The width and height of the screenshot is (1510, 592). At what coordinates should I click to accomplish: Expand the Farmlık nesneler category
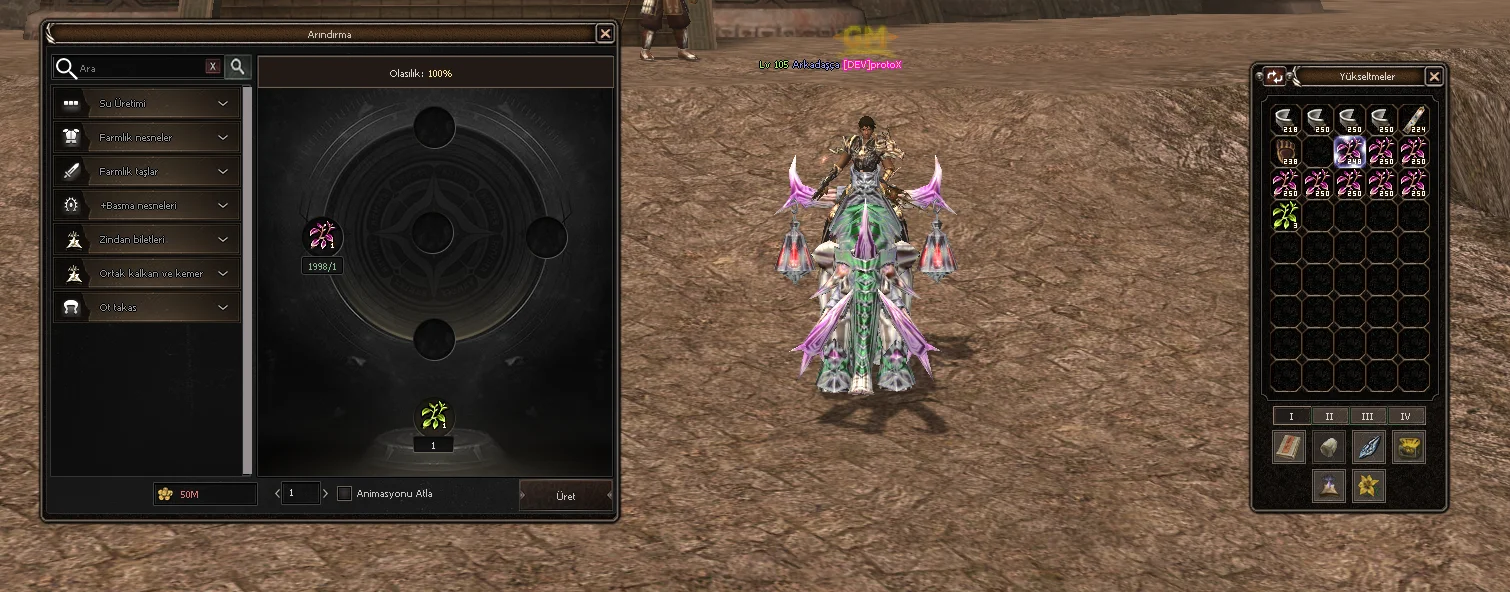(x=146, y=137)
